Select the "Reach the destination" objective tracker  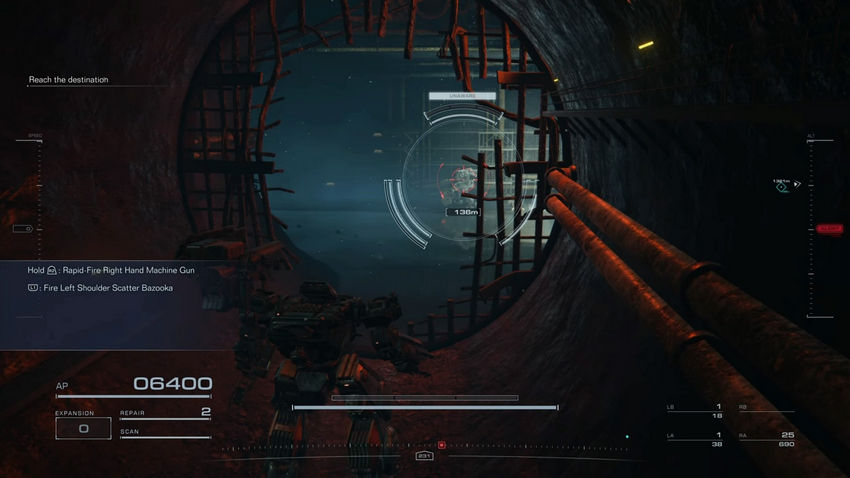point(68,80)
